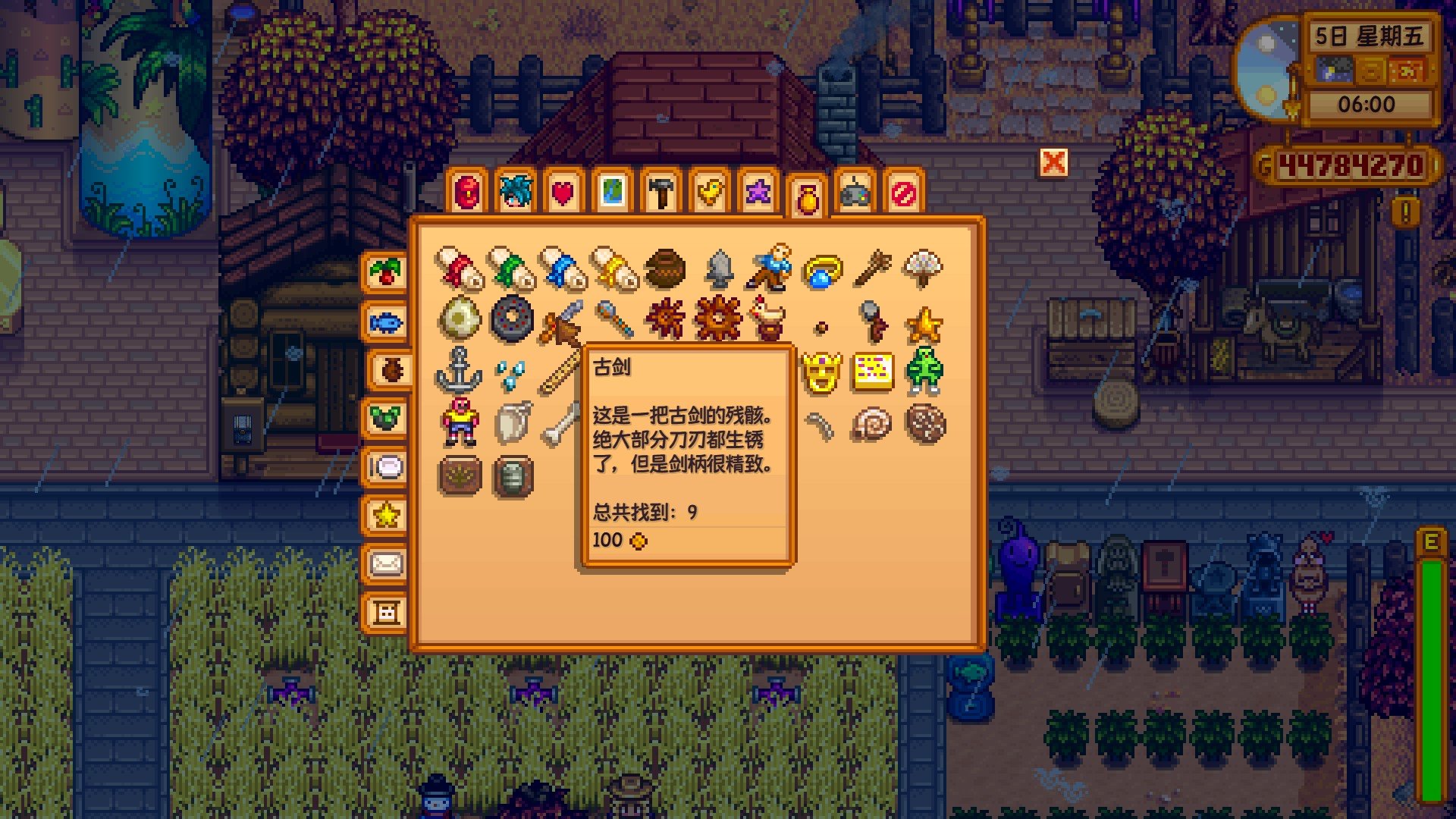Open the Special Orders purple star tab

[758, 192]
